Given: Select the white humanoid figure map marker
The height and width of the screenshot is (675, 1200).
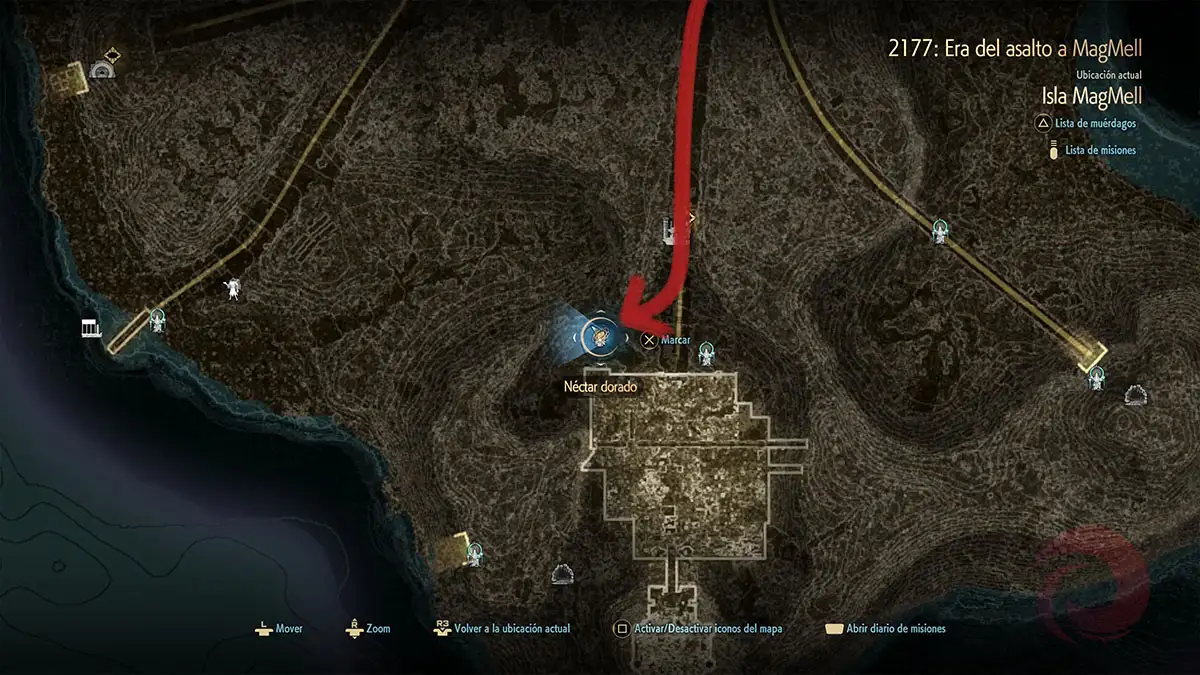Looking at the screenshot, I should click(233, 289).
